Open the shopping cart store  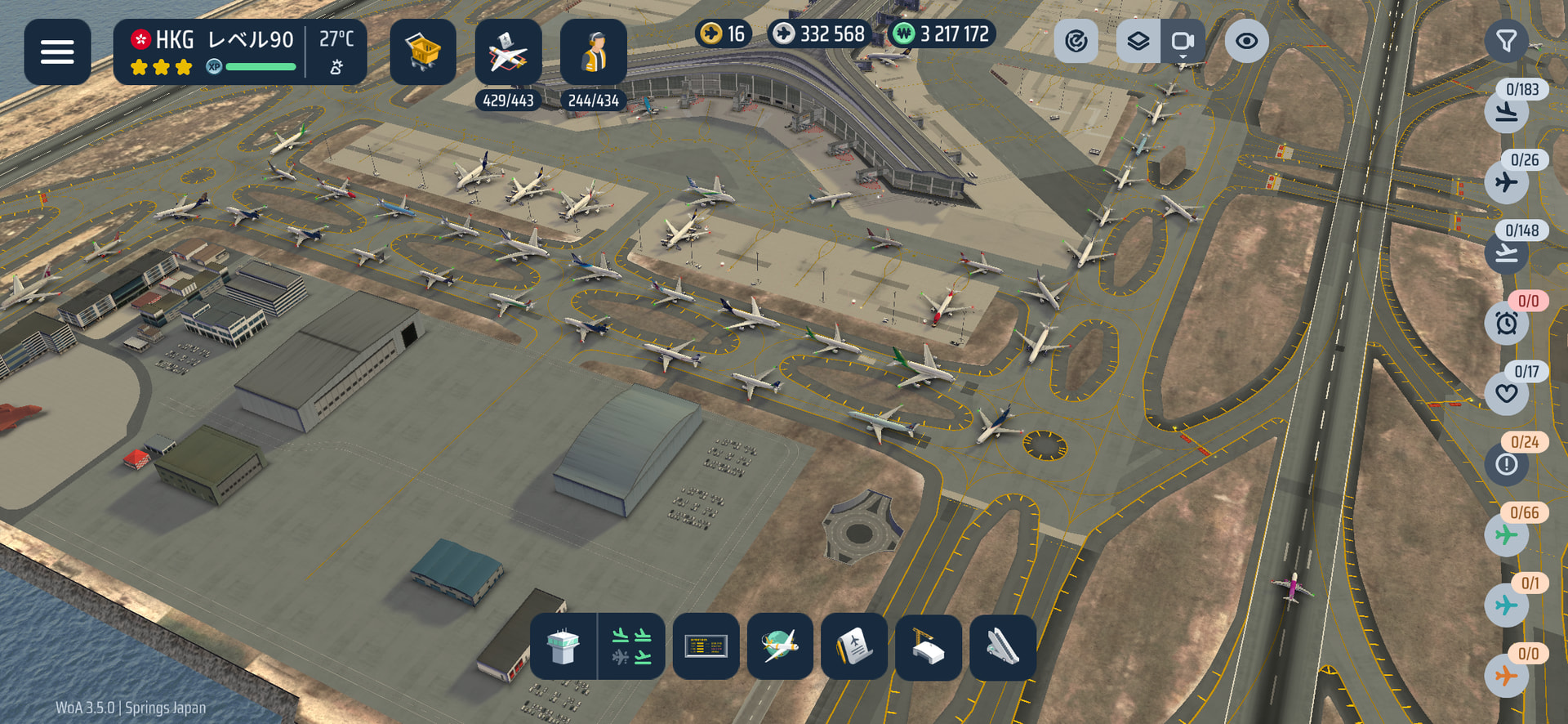point(422,52)
